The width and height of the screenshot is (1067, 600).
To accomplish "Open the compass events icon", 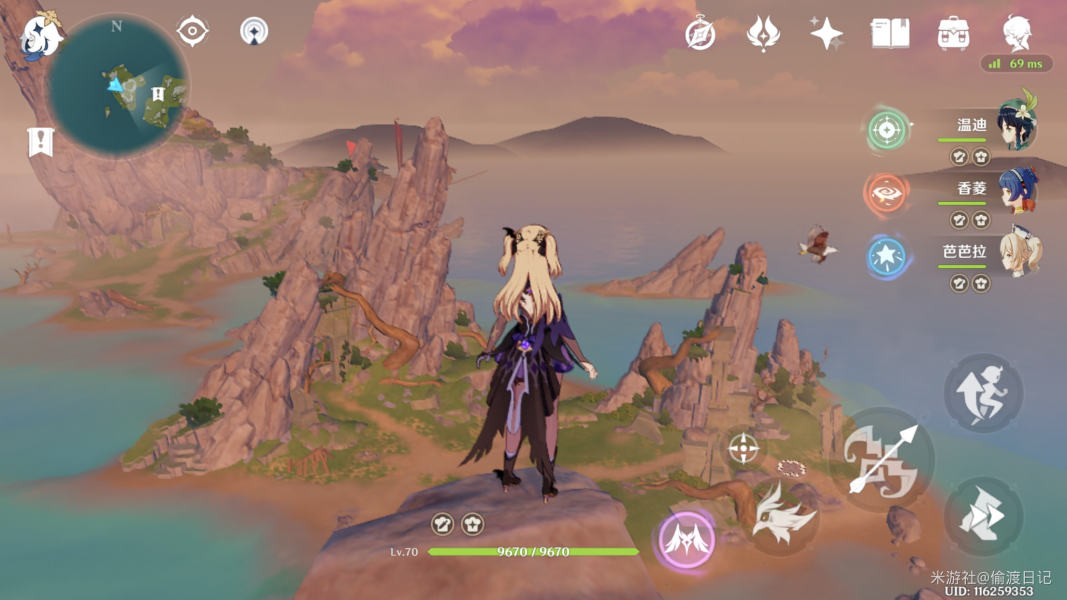I will 700,34.
